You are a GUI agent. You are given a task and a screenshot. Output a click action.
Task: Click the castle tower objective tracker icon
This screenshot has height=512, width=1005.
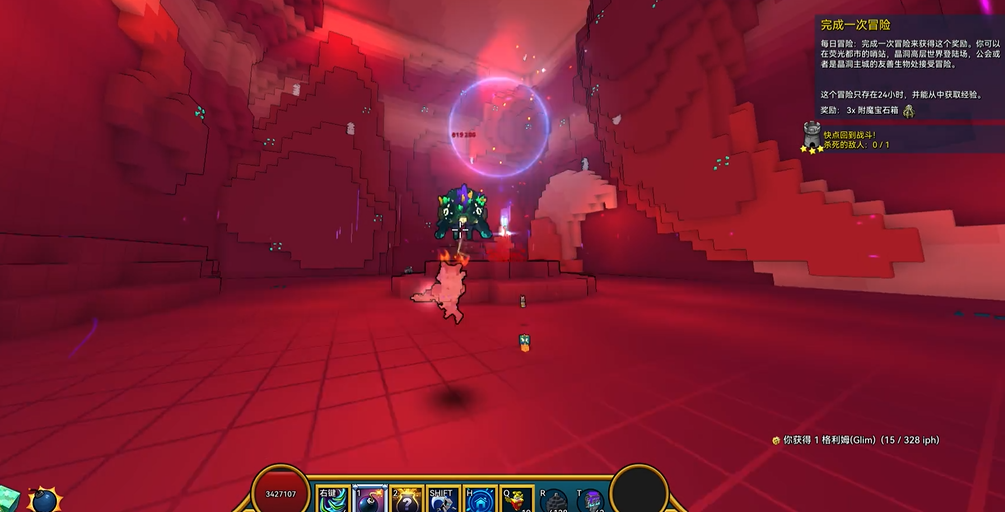click(812, 135)
